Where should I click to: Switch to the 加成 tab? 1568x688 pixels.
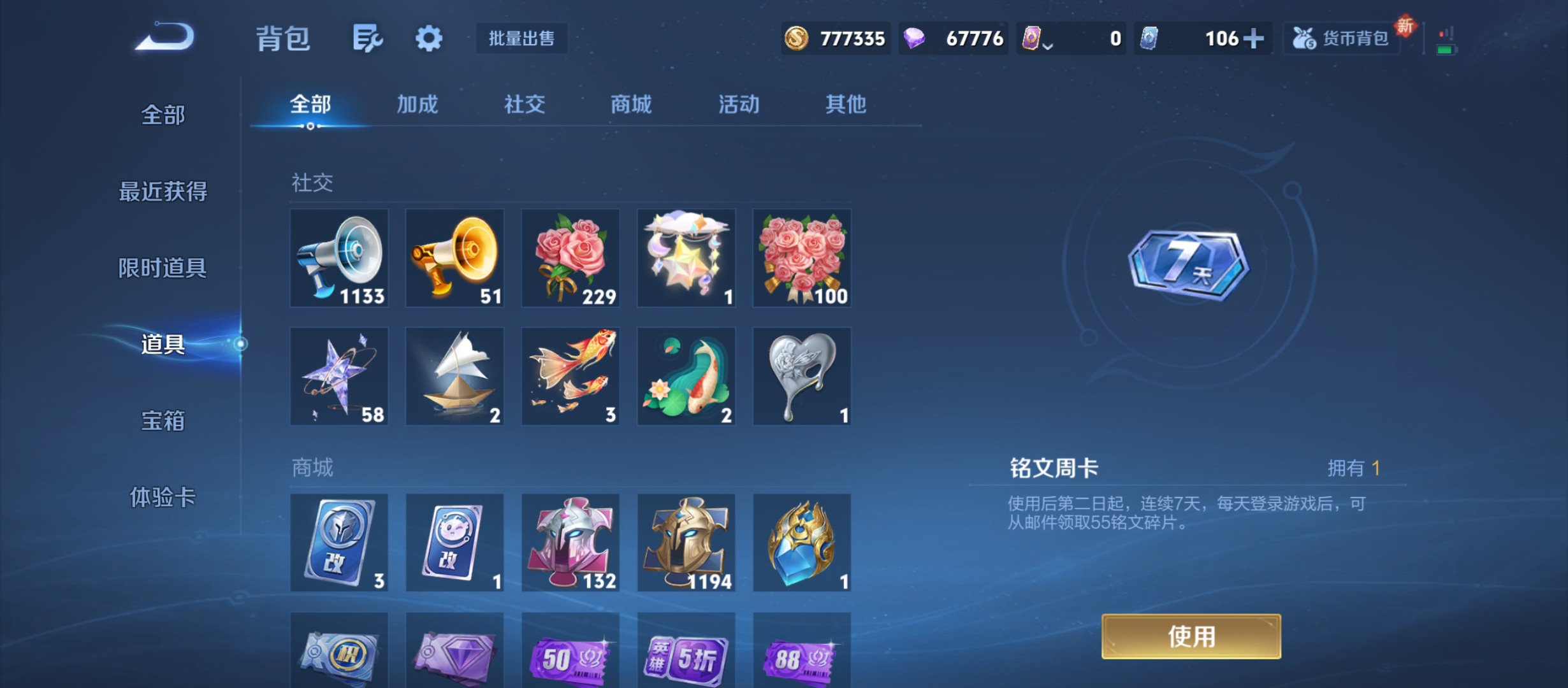click(419, 105)
